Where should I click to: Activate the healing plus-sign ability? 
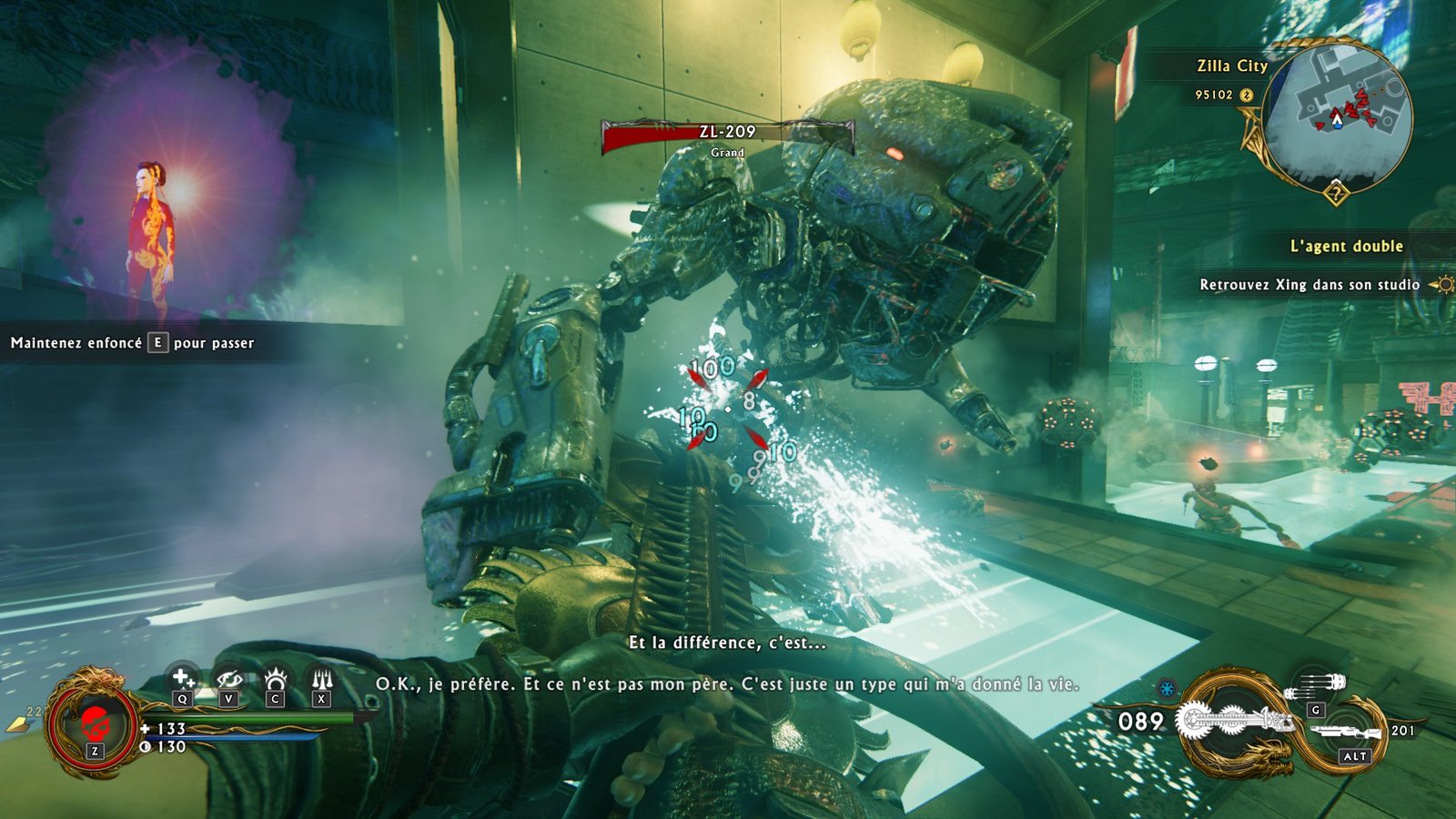183,679
